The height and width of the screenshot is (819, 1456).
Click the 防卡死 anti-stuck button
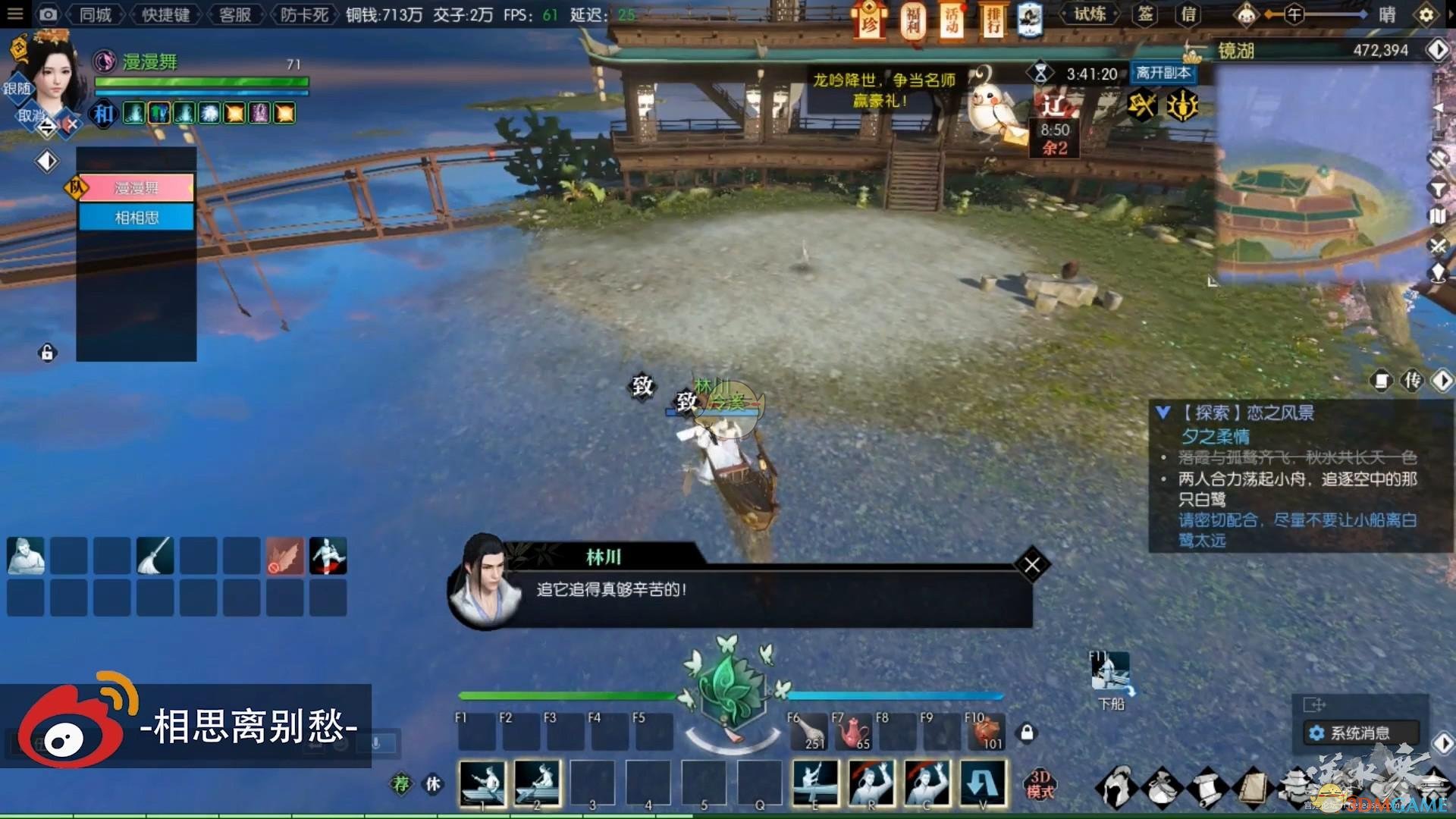[304, 14]
